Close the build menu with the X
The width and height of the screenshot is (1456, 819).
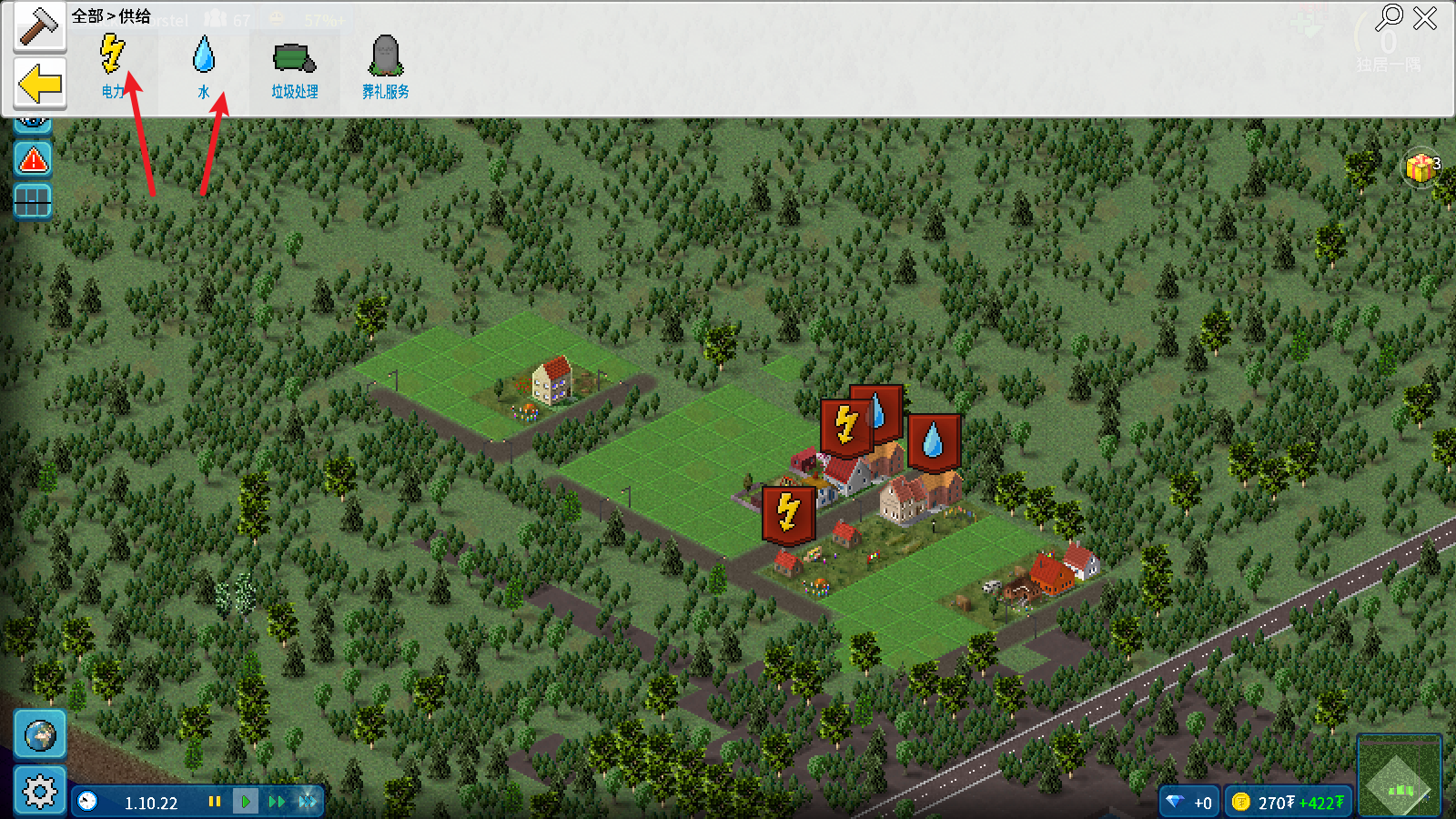click(1425, 17)
